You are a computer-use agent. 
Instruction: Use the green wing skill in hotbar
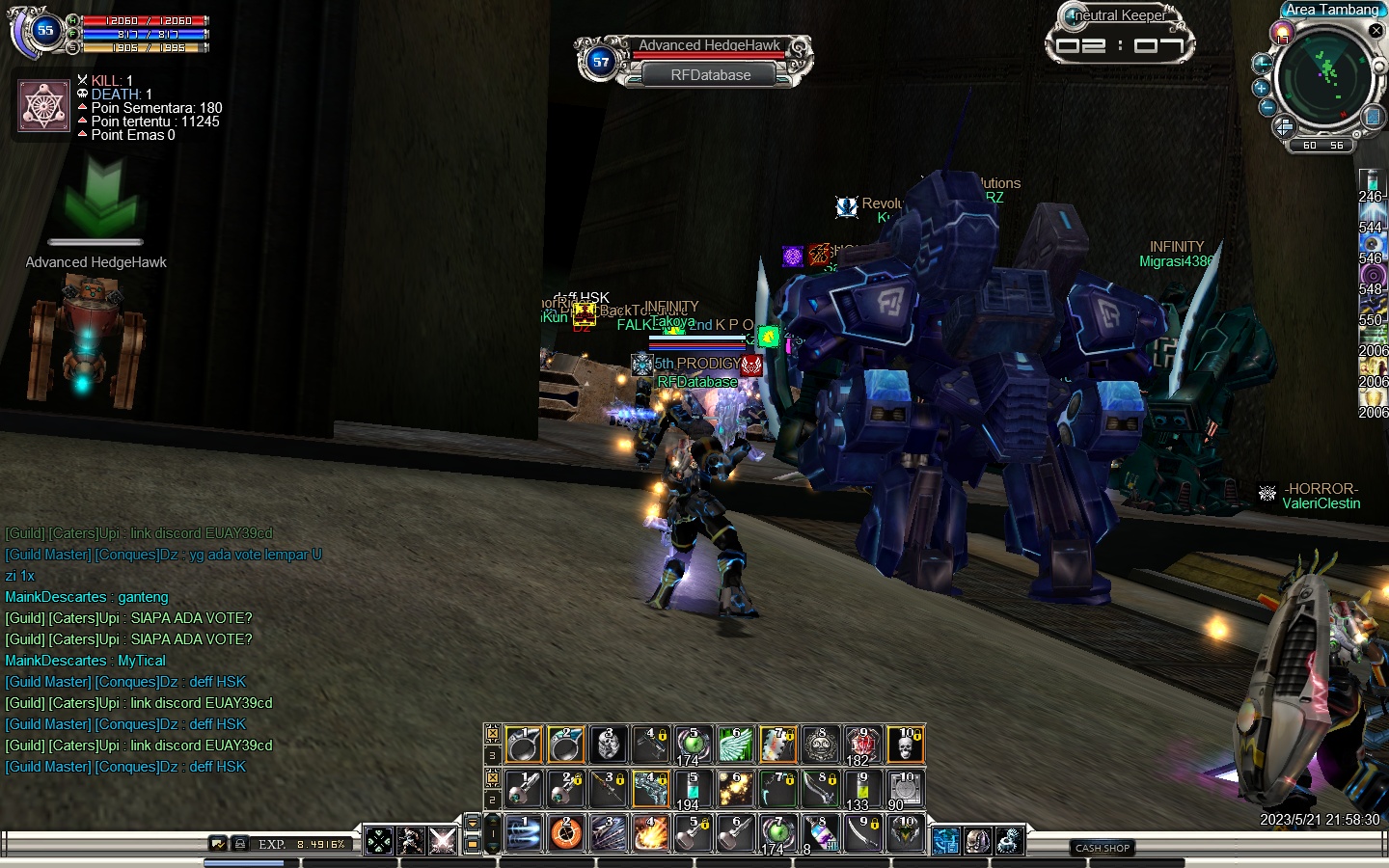(736, 745)
